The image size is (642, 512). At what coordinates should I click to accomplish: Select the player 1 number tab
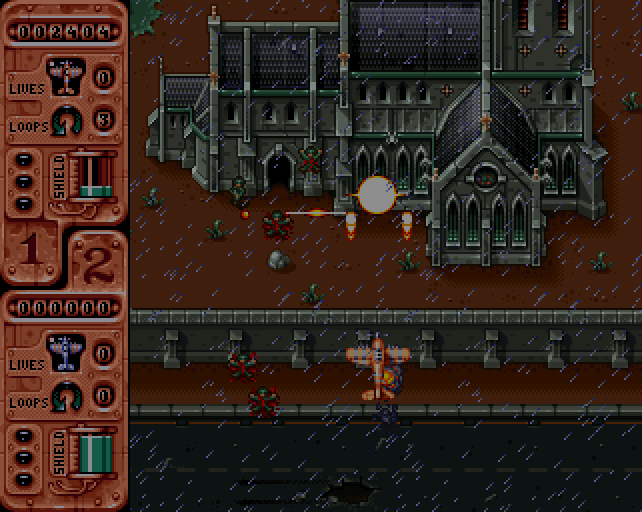coord(31,251)
